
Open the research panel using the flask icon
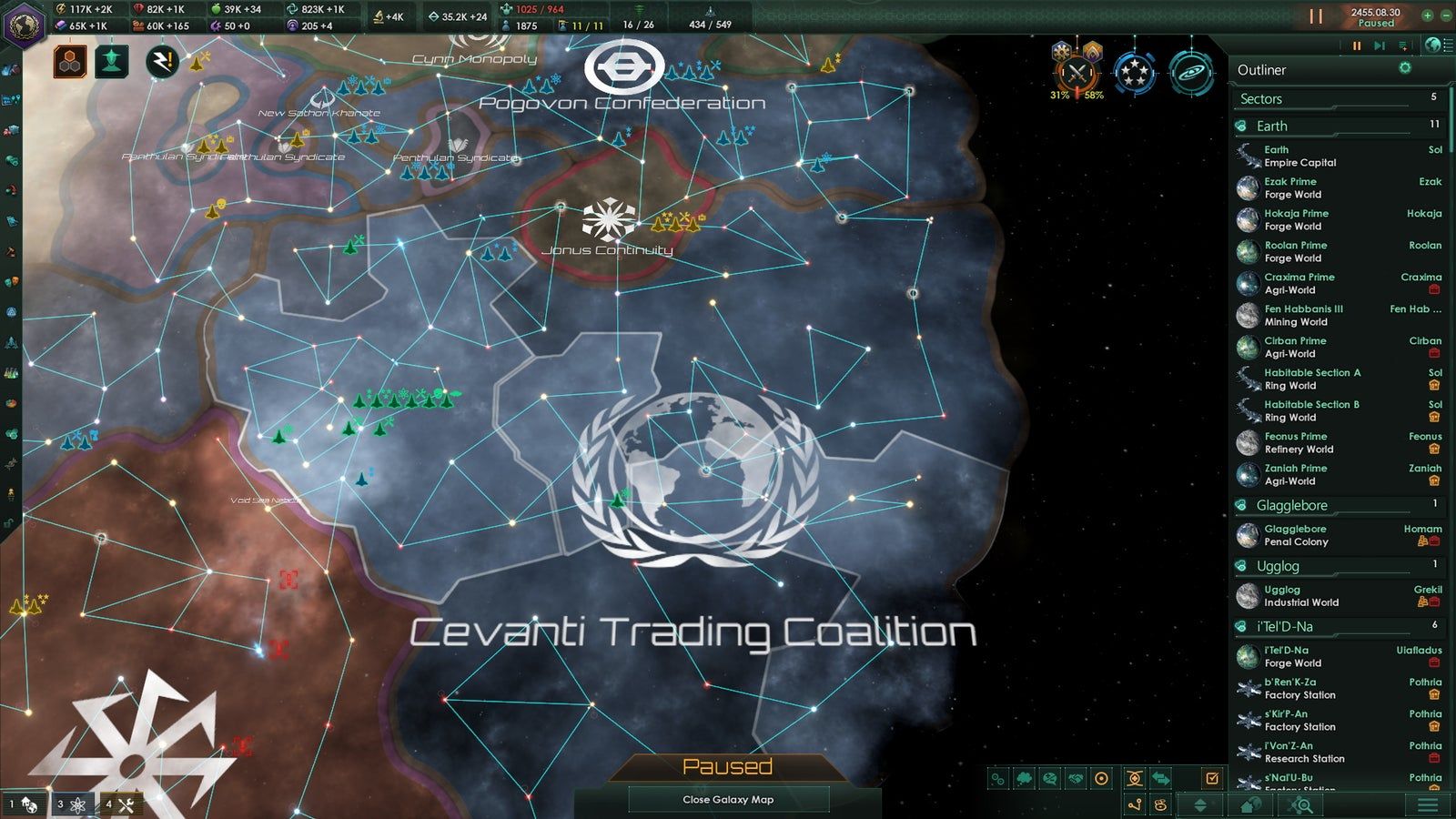tap(11, 371)
